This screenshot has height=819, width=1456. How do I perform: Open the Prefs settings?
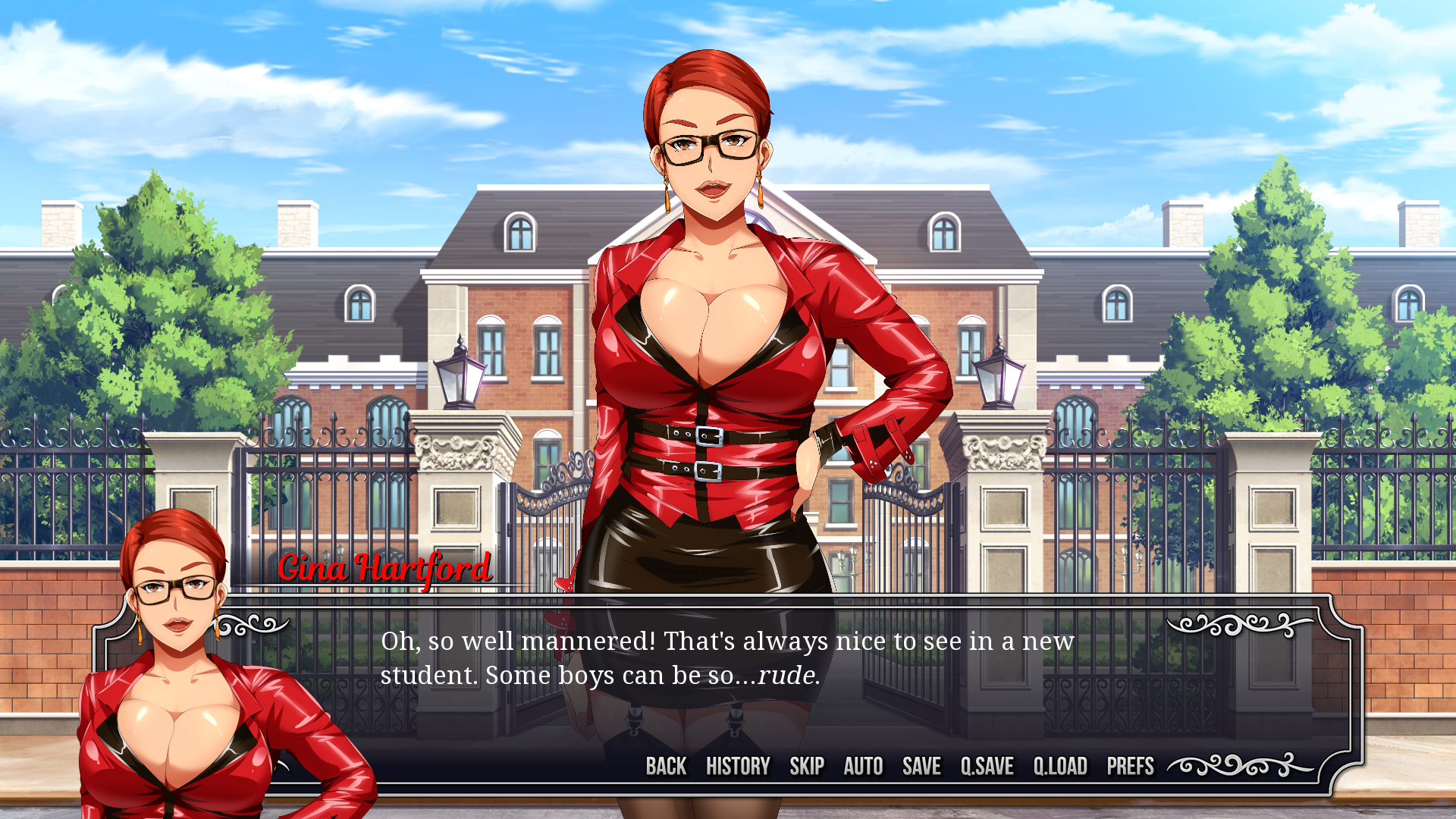coord(1130,766)
